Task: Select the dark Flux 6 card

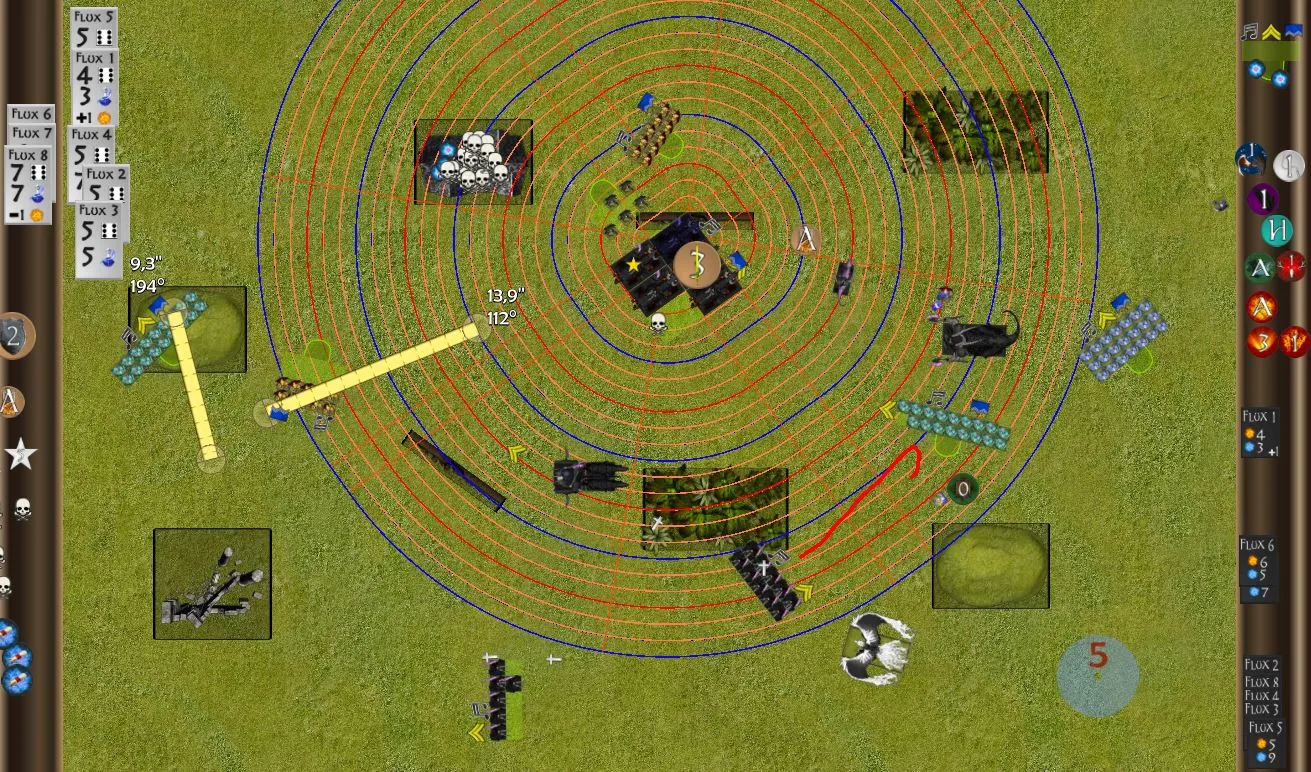Action: click(x=1258, y=569)
